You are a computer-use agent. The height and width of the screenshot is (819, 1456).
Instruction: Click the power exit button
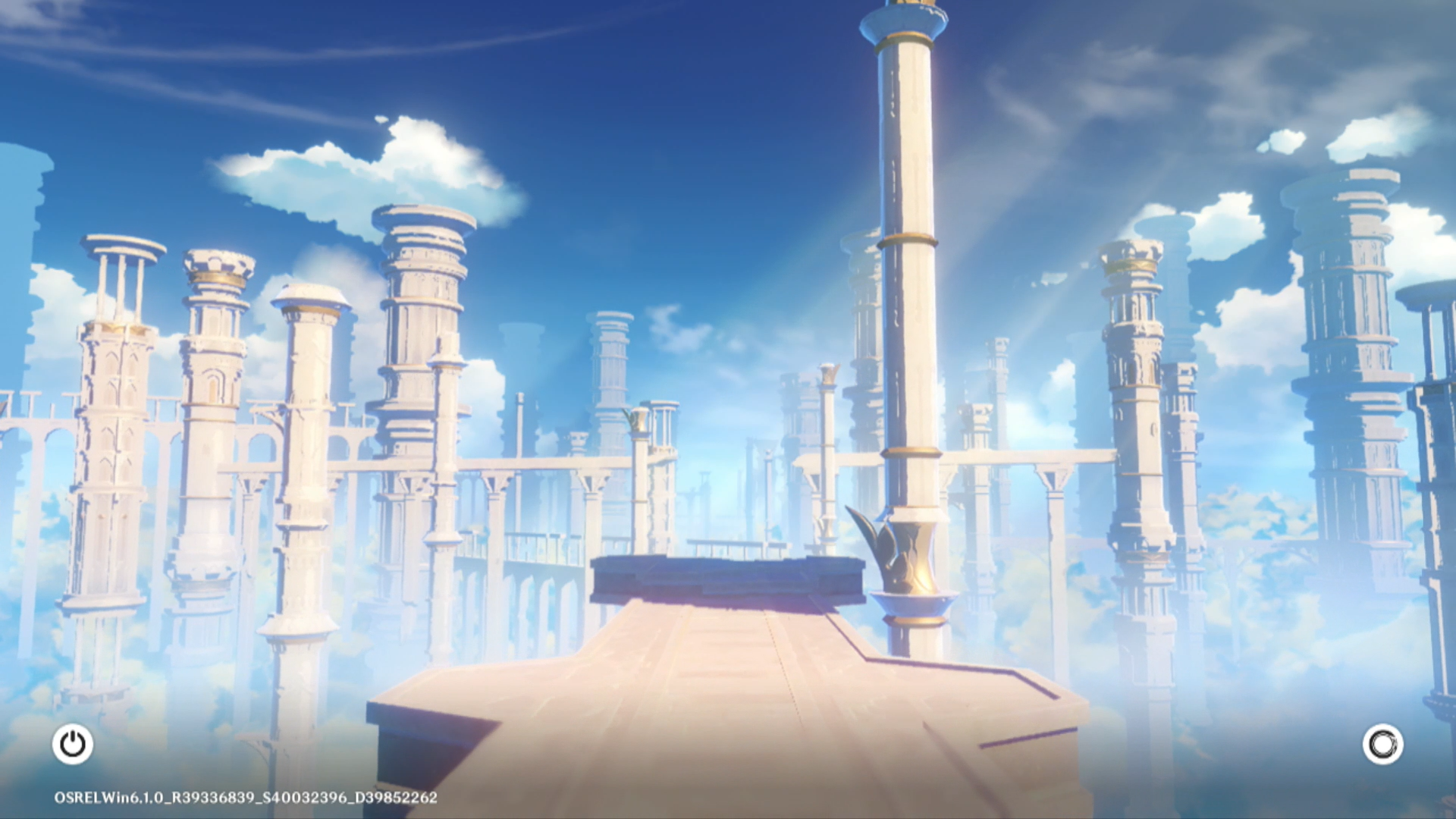(73, 744)
